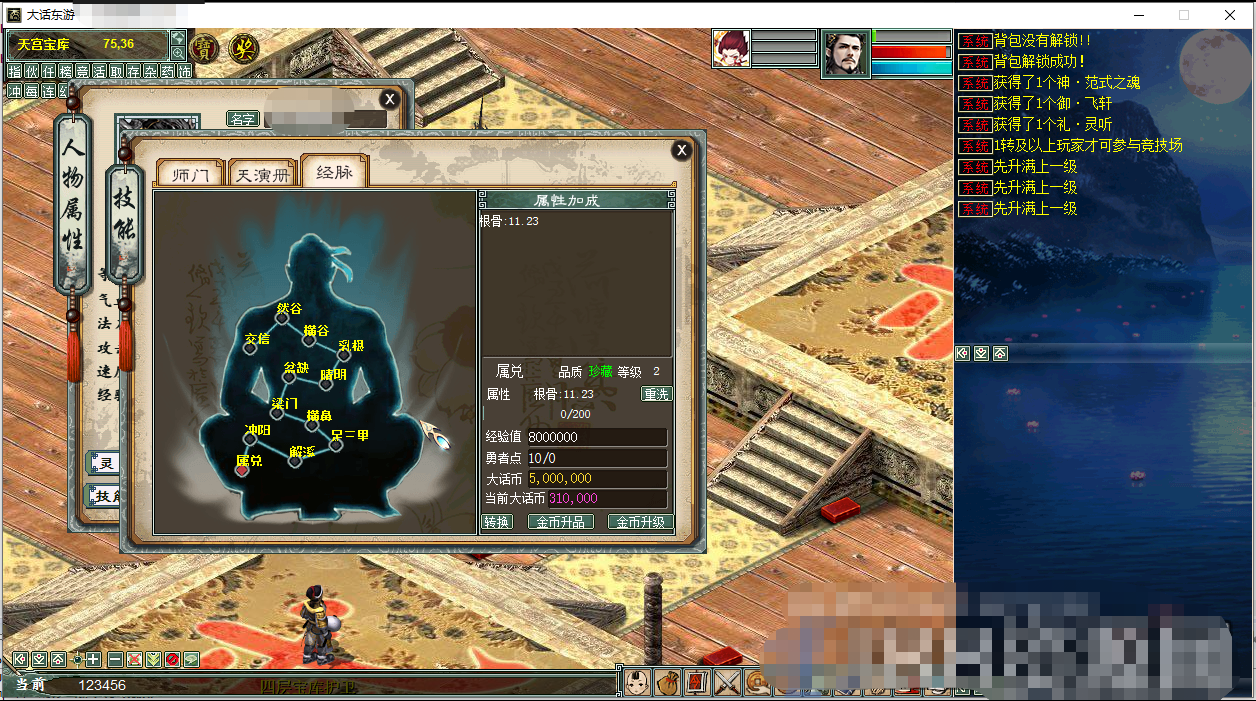The height and width of the screenshot is (701, 1256).
Task: Click the 重洗 reset button
Action: coord(656,394)
